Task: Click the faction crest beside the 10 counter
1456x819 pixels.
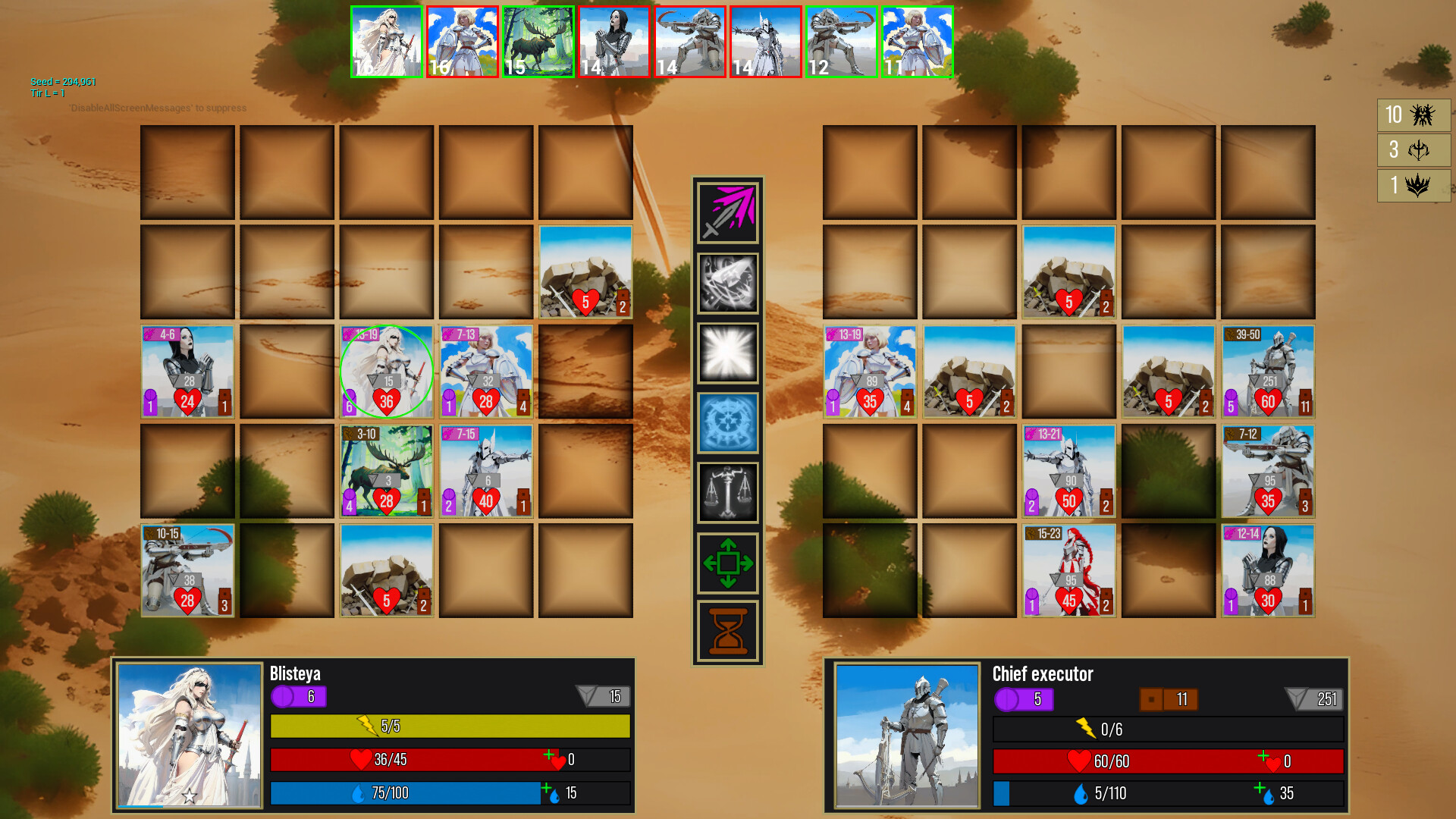Action: [x=1422, y=115]
